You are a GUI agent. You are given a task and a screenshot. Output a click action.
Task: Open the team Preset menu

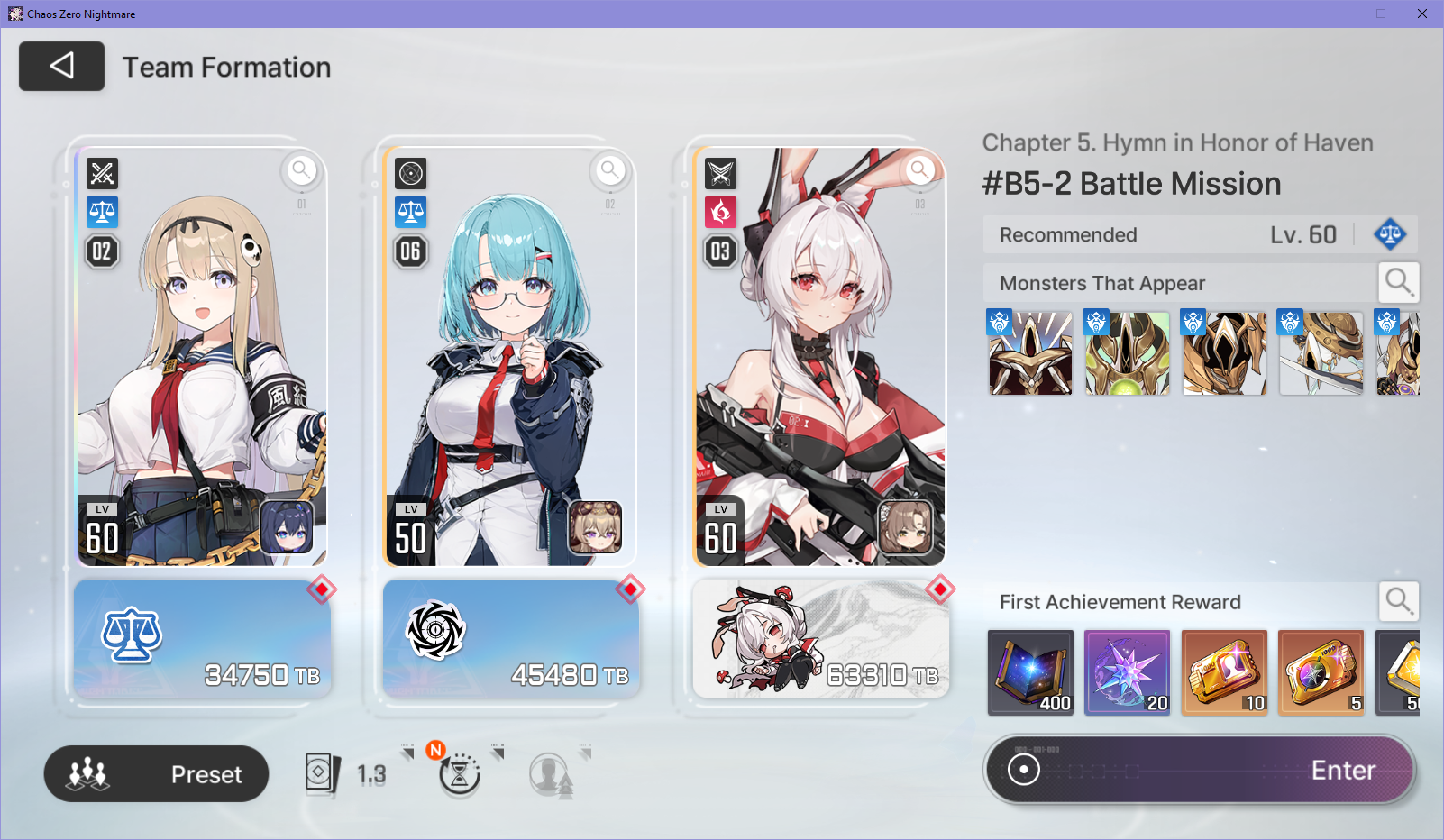pos(156,773)
